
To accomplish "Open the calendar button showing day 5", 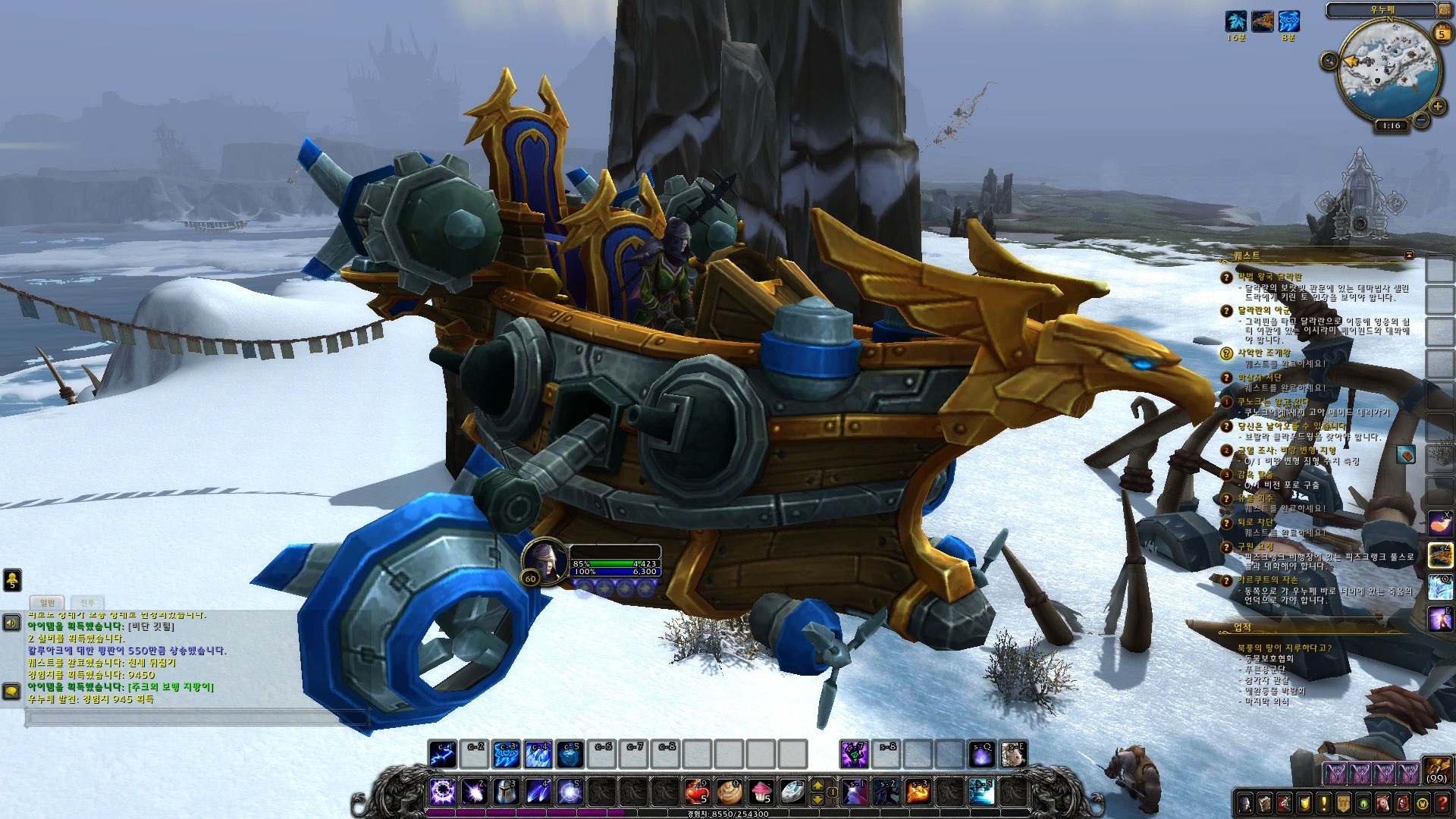I will [x=1440, y=33].
